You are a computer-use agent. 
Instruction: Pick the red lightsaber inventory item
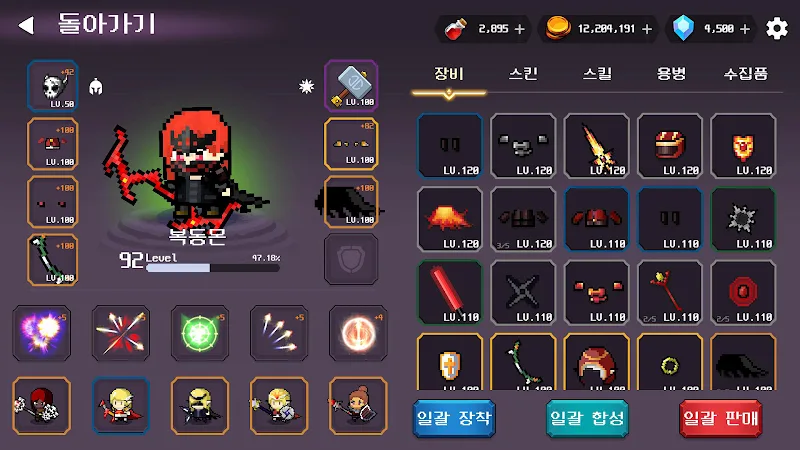449,293
